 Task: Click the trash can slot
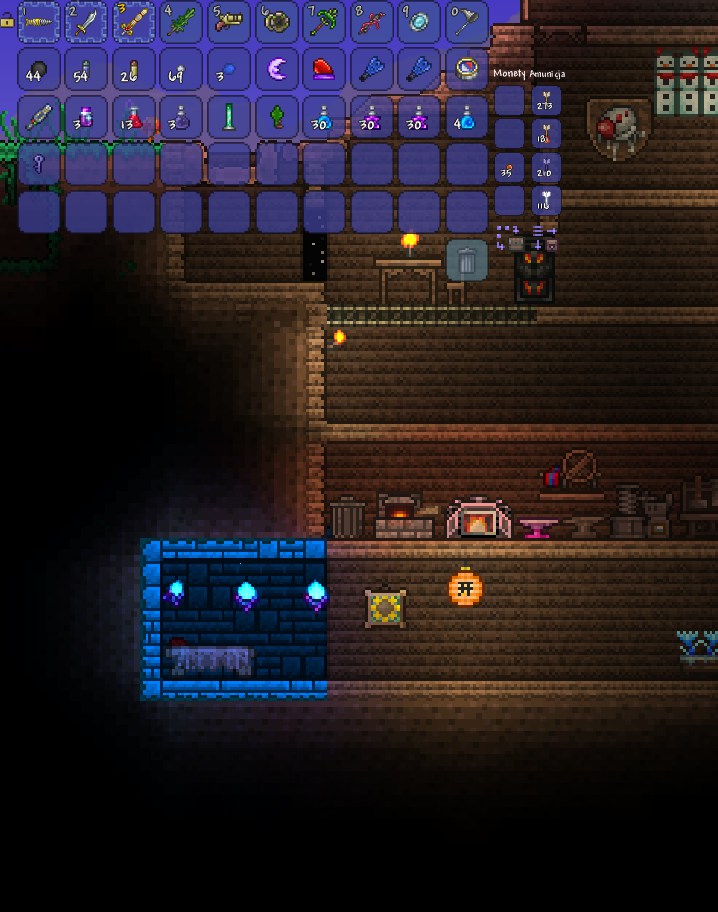466,261
